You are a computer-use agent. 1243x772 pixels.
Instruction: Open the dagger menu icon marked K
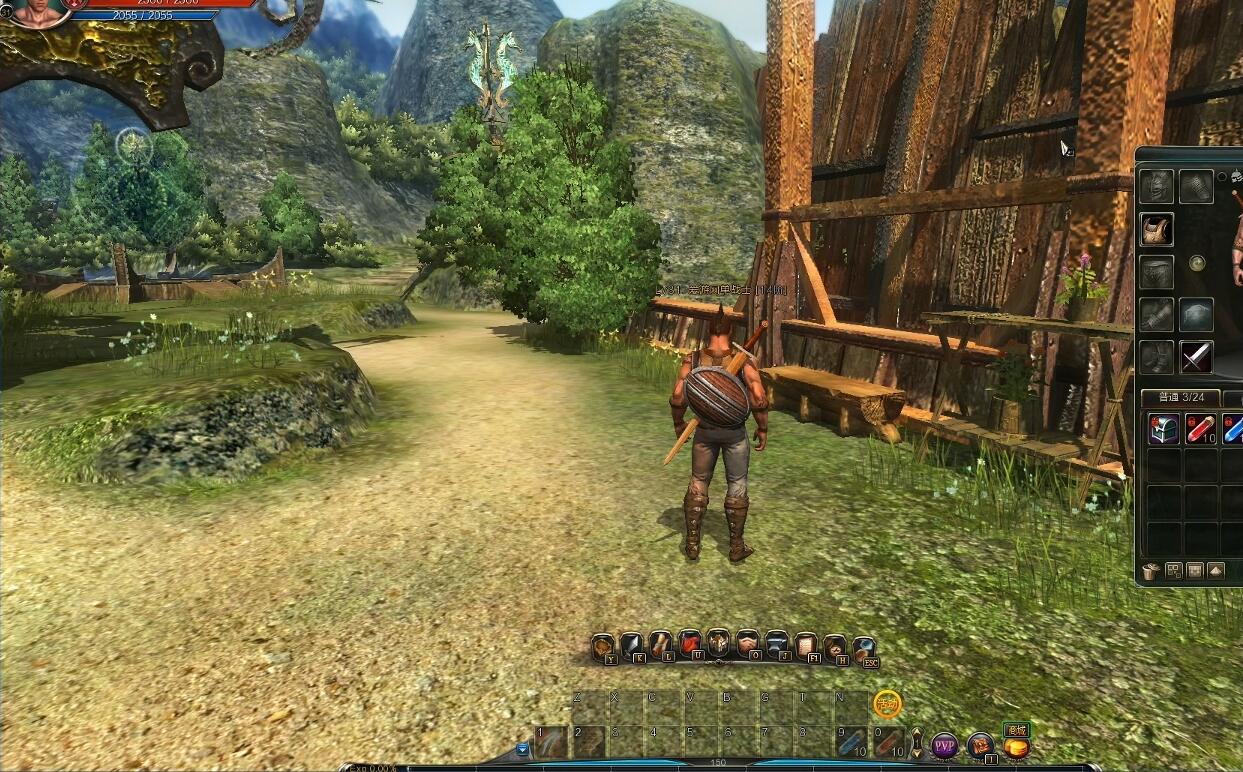click(632, 647)
